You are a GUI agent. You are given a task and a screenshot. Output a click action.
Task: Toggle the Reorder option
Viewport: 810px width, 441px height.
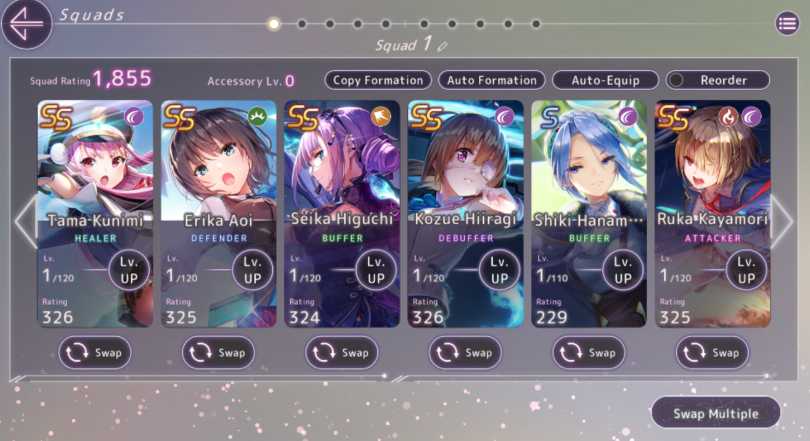coord(719,80)
